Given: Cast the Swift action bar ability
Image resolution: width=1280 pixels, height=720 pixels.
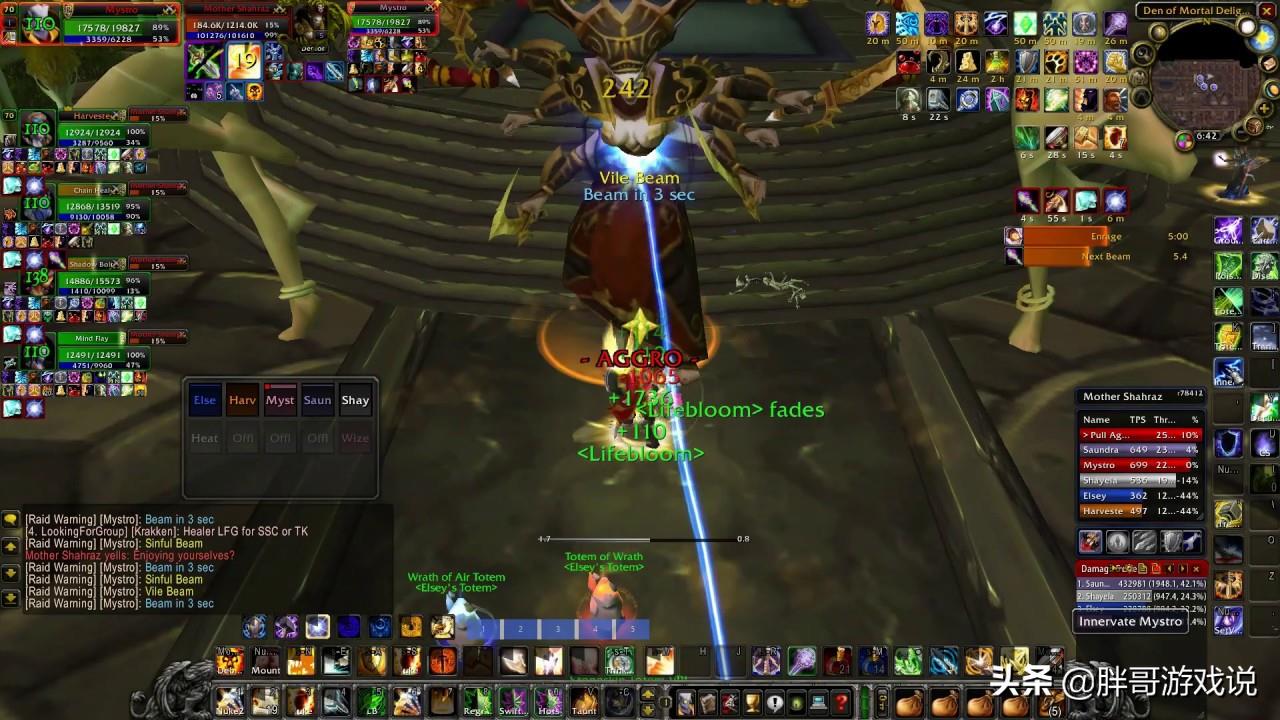Looking at the screenshot, I should [512, 700].
